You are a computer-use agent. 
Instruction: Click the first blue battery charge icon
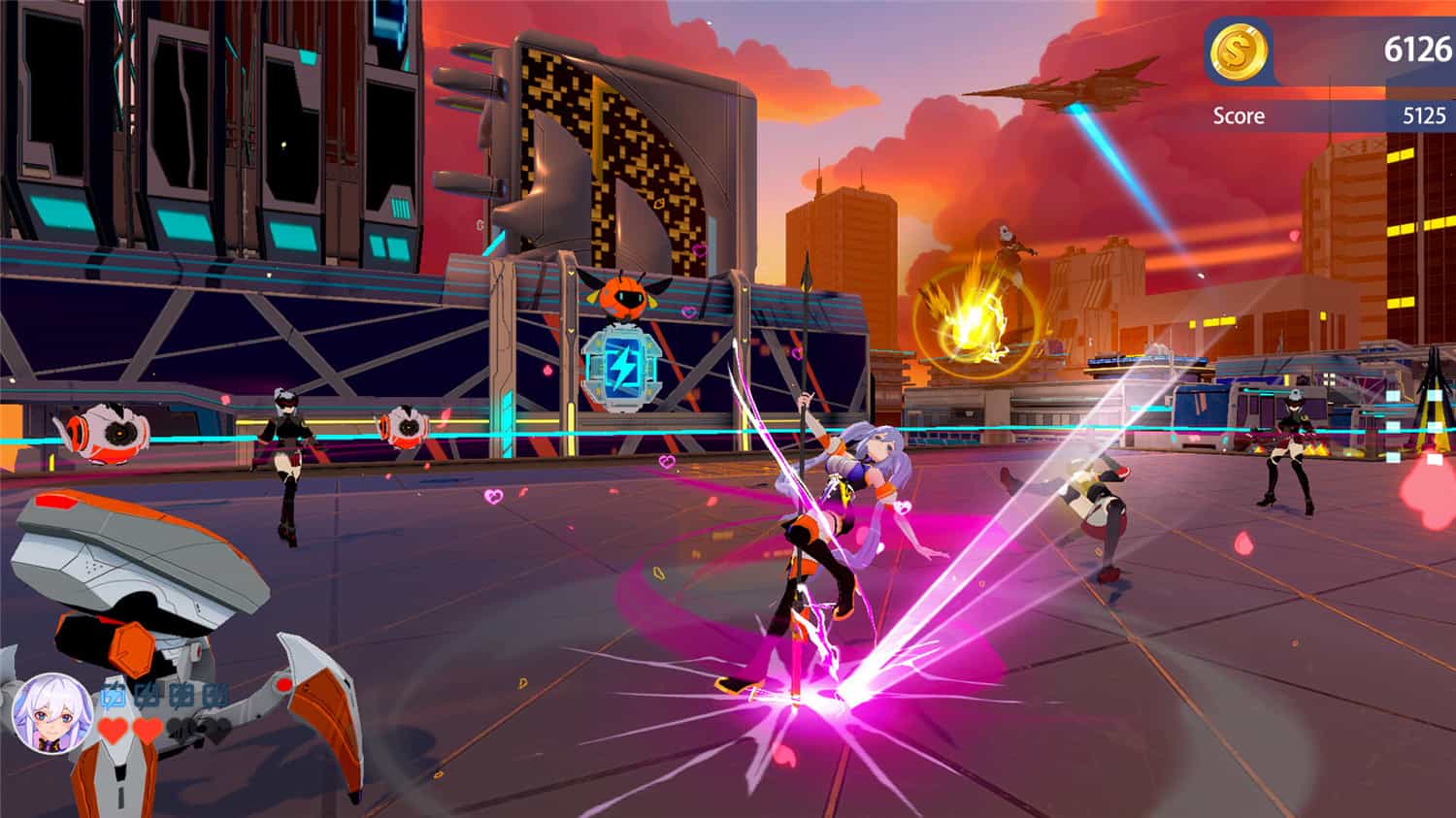(x=113, y=695)
